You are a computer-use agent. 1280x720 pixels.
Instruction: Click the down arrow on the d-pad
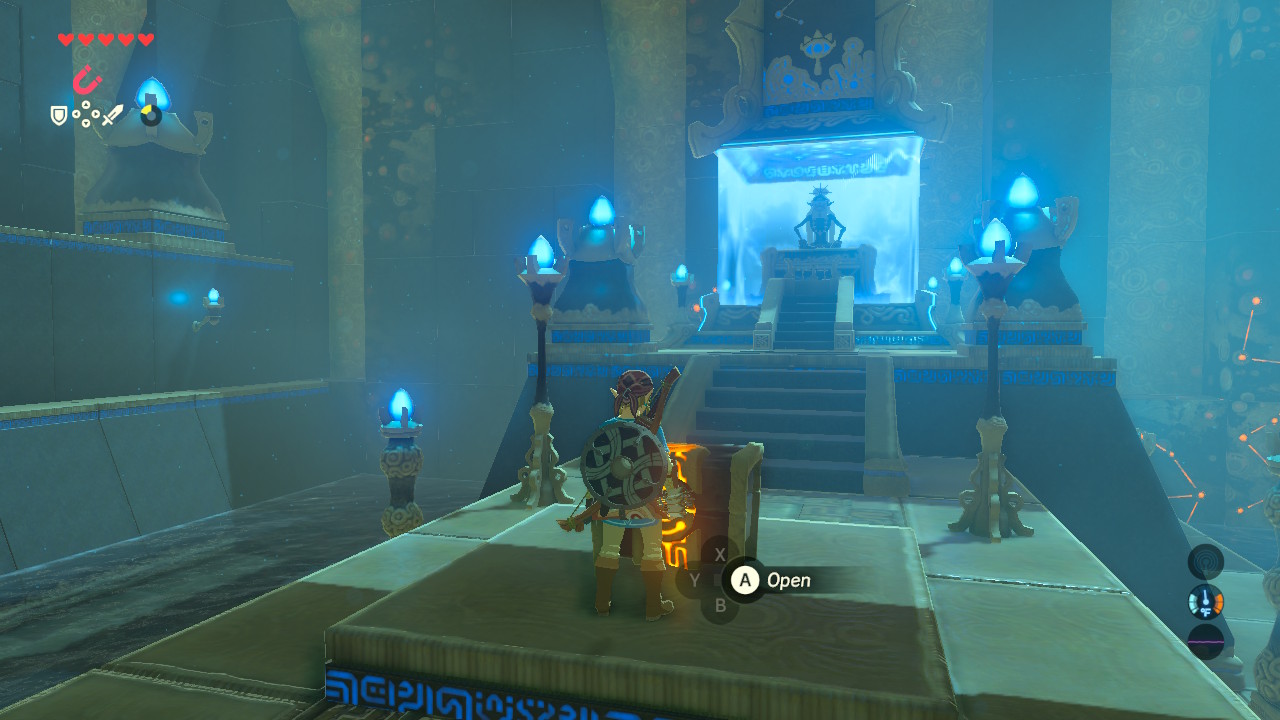[86, 122]
